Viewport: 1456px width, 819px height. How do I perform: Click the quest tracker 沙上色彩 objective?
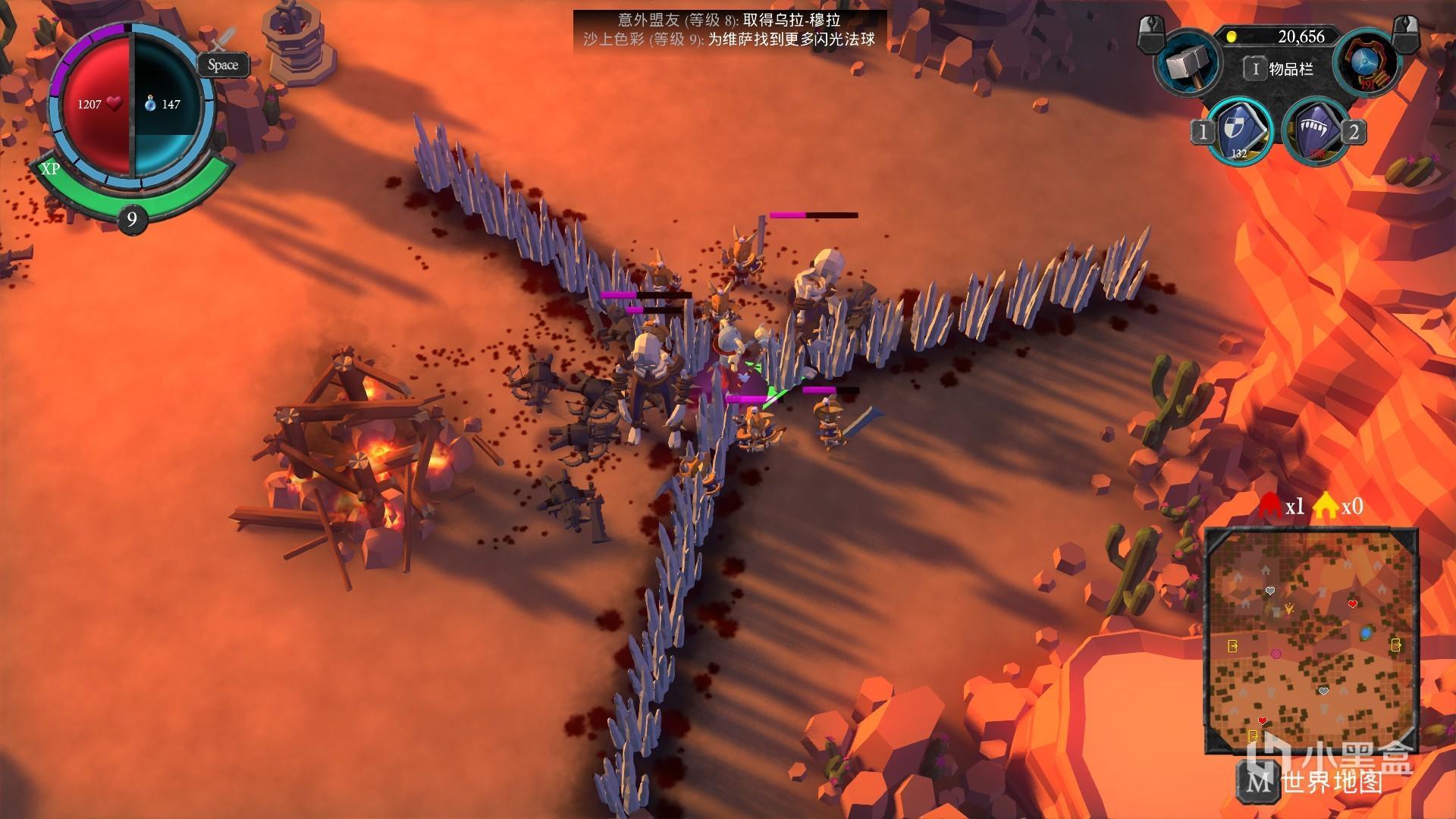(x=729, y=39)
